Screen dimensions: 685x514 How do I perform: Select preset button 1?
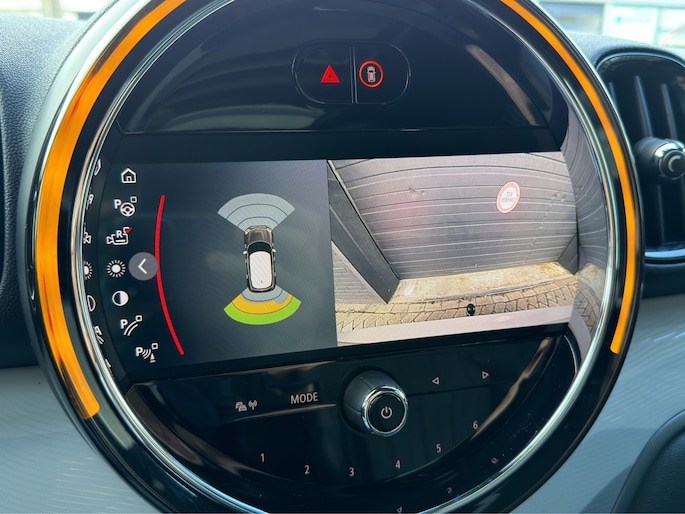tap(262, 458)
